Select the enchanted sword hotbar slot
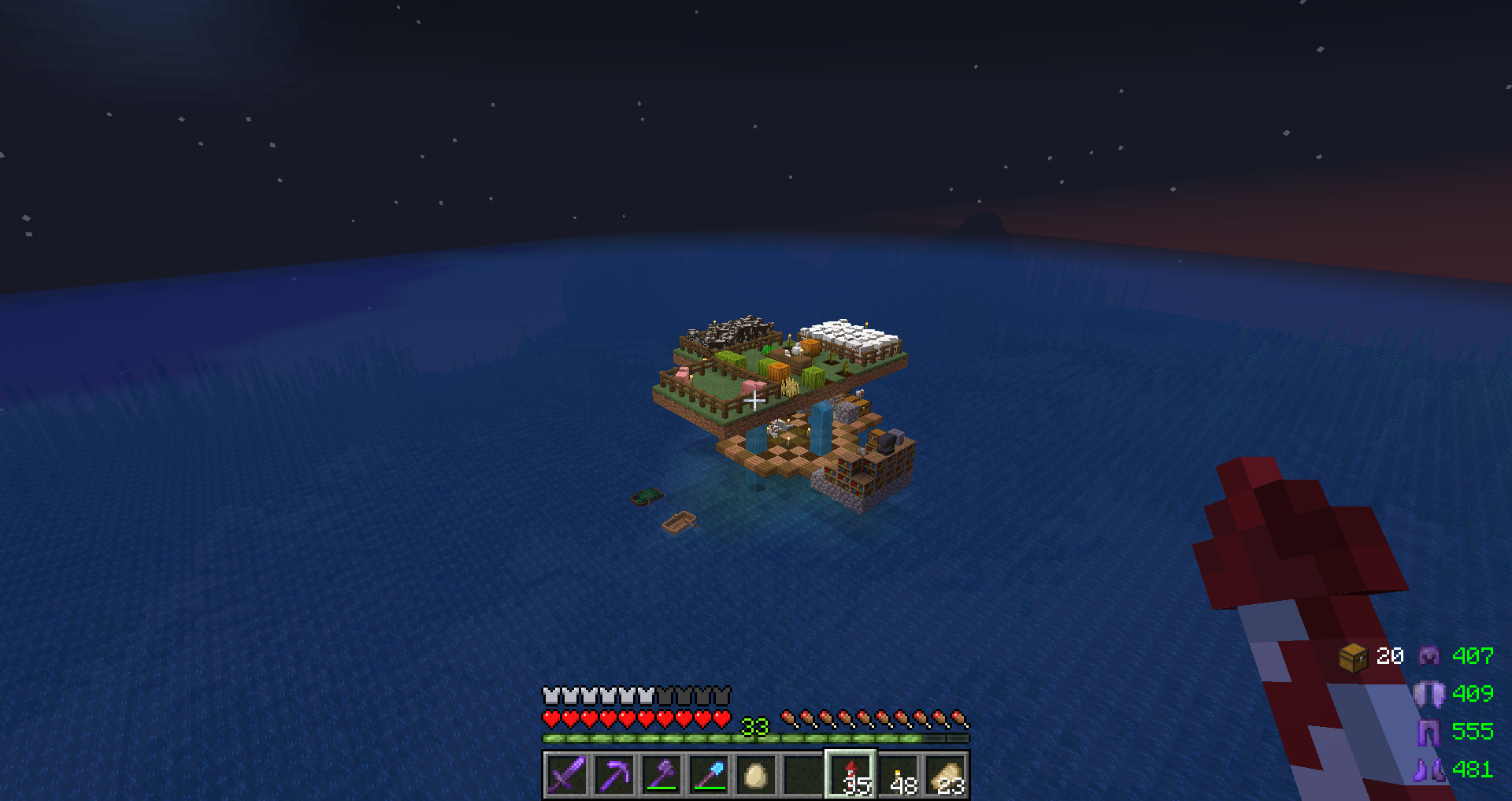The image size is (1512, 801). [x=566, y=775]
